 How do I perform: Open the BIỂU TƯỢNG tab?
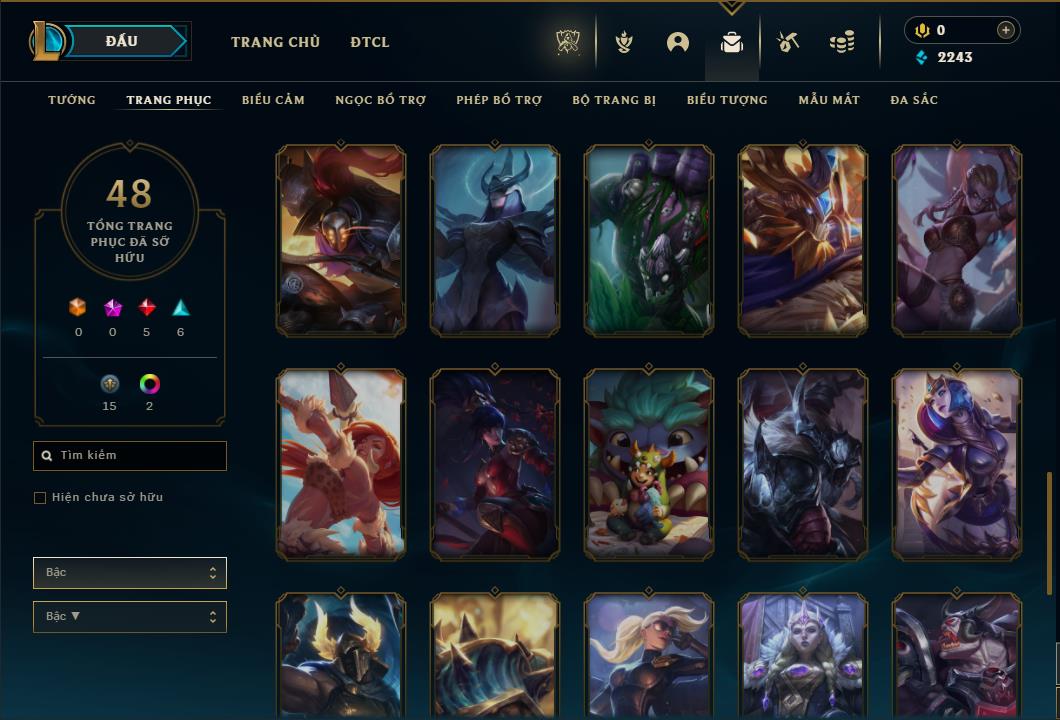pos(727,100)
